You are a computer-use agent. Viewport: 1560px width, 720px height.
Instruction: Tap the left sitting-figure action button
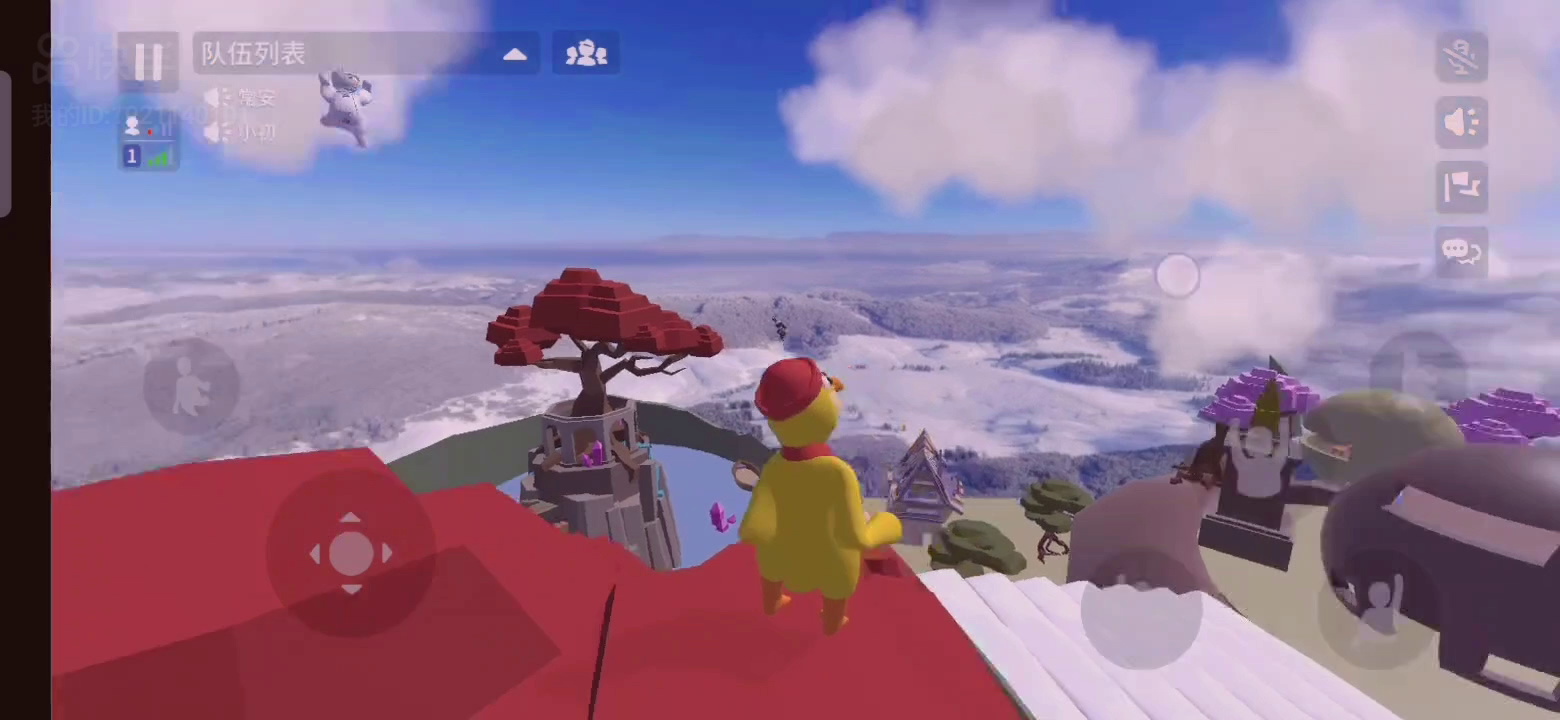coord(190,386)
